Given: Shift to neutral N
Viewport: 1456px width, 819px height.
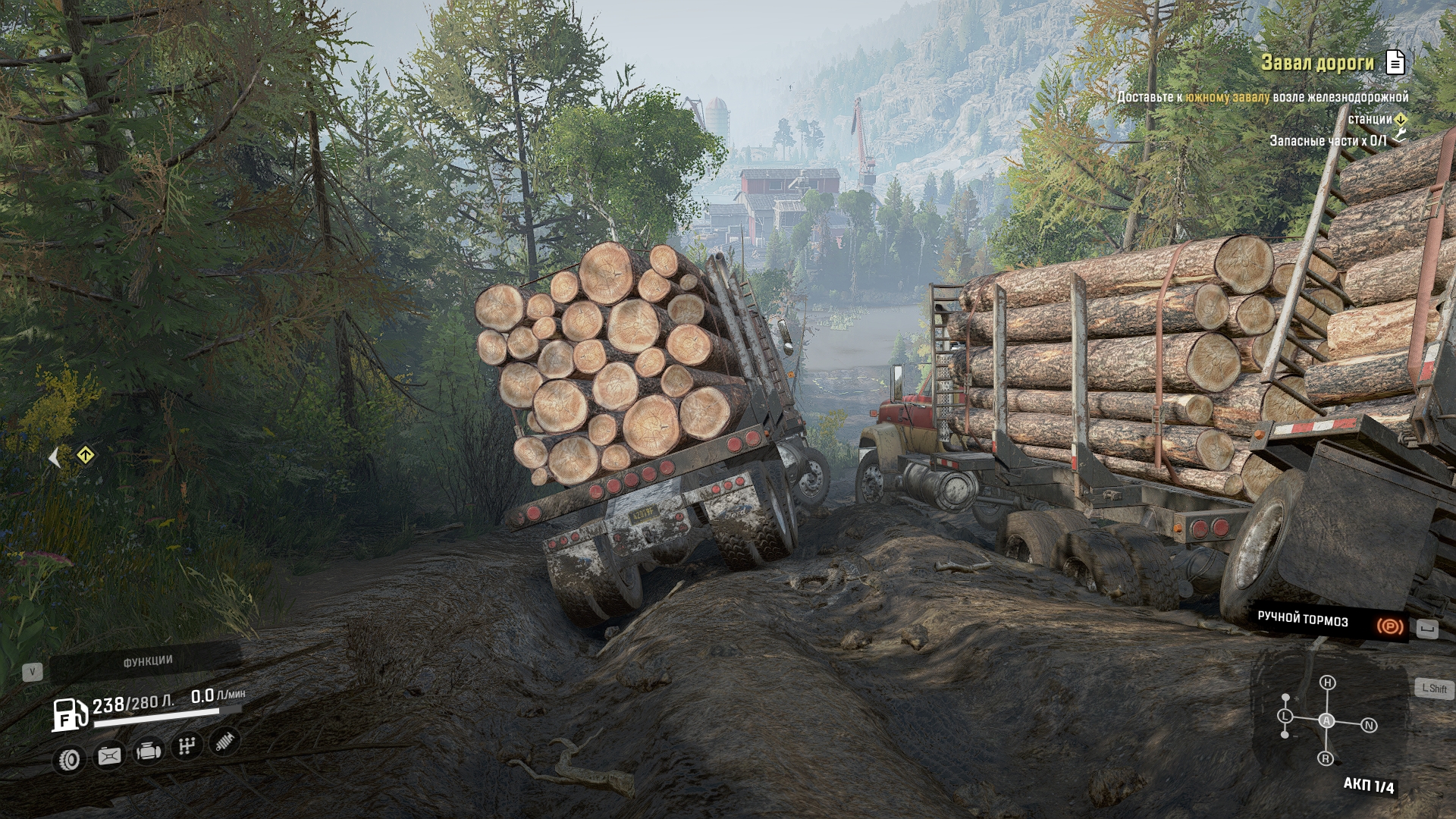Looking at the screenshot, I should point(1369,726).
